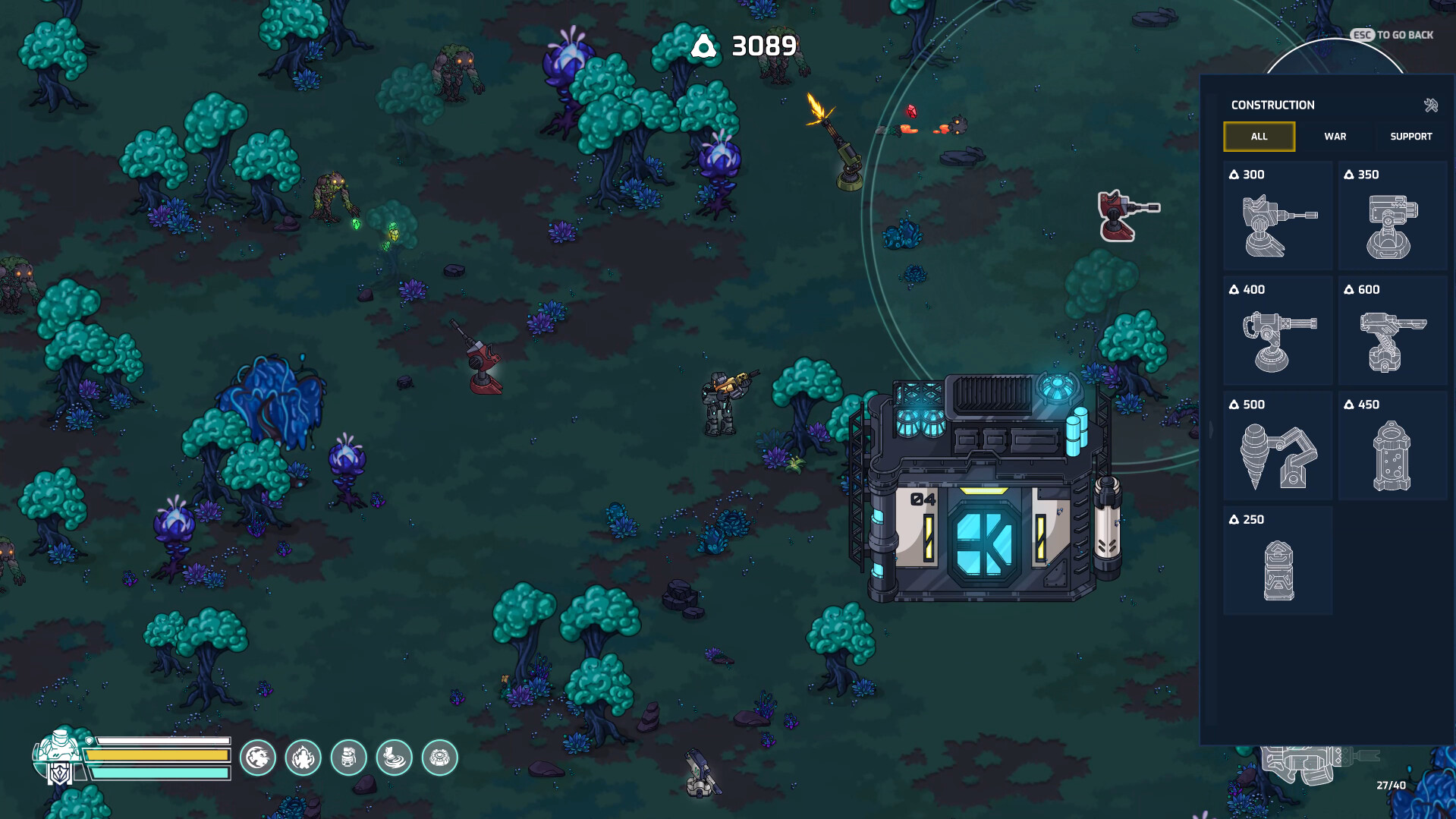Image resolution: width=1456 pixels, height=819 pixels.
Task: Build the 450-cost cylindrical tank structure
Action: click(x=1392, y=446)
